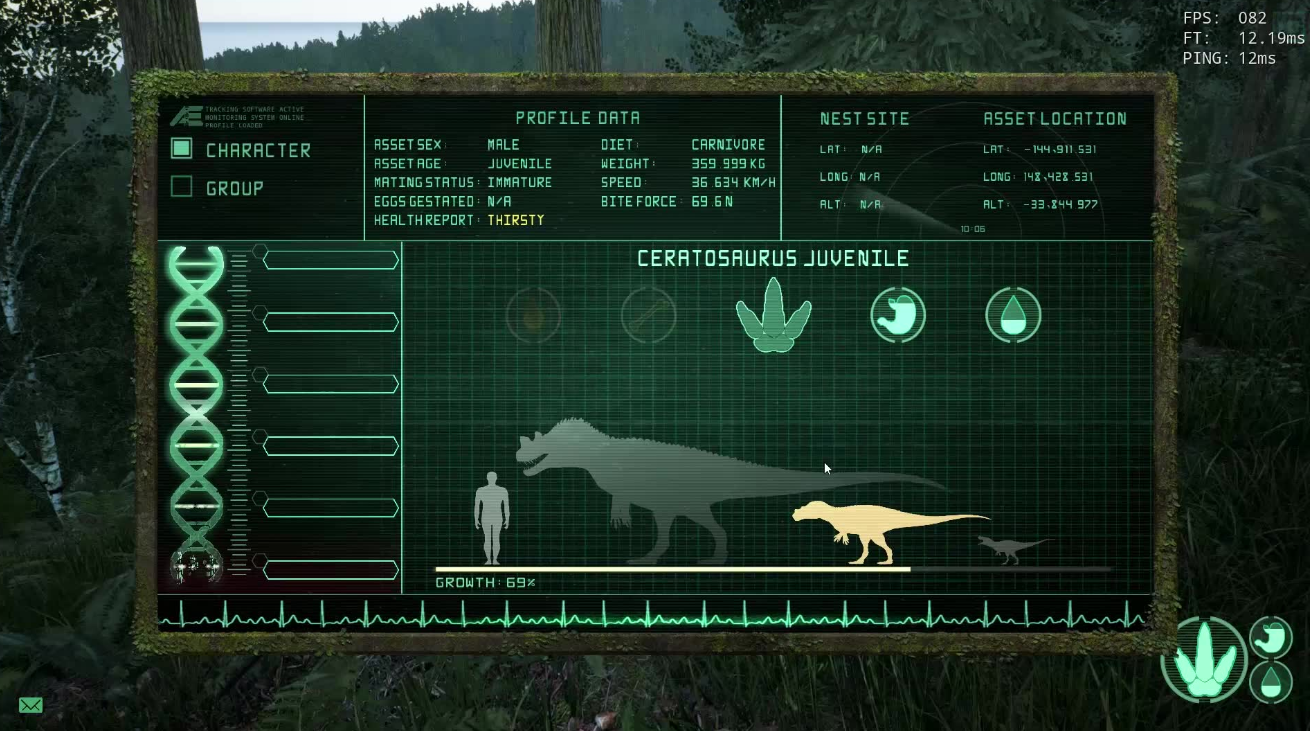This screenshot has width=1310, height=731.
Task: Click the dimmed egg nest icon
Action: tap(533, 316)
